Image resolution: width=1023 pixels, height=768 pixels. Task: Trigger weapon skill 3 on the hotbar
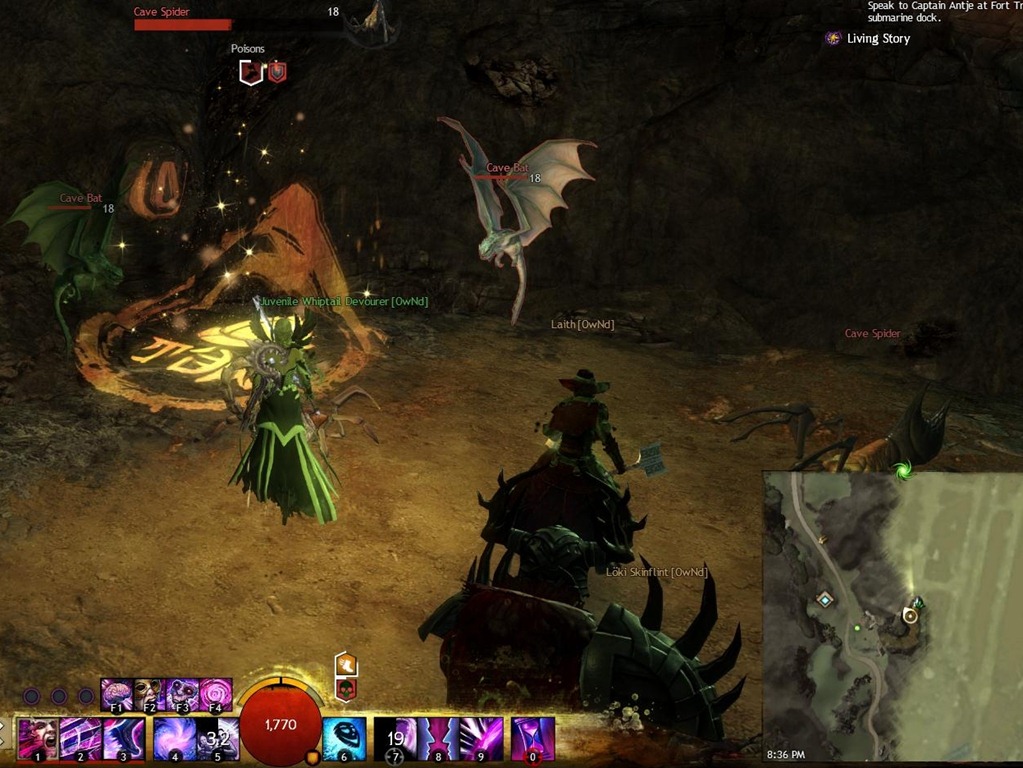(123, 739)
